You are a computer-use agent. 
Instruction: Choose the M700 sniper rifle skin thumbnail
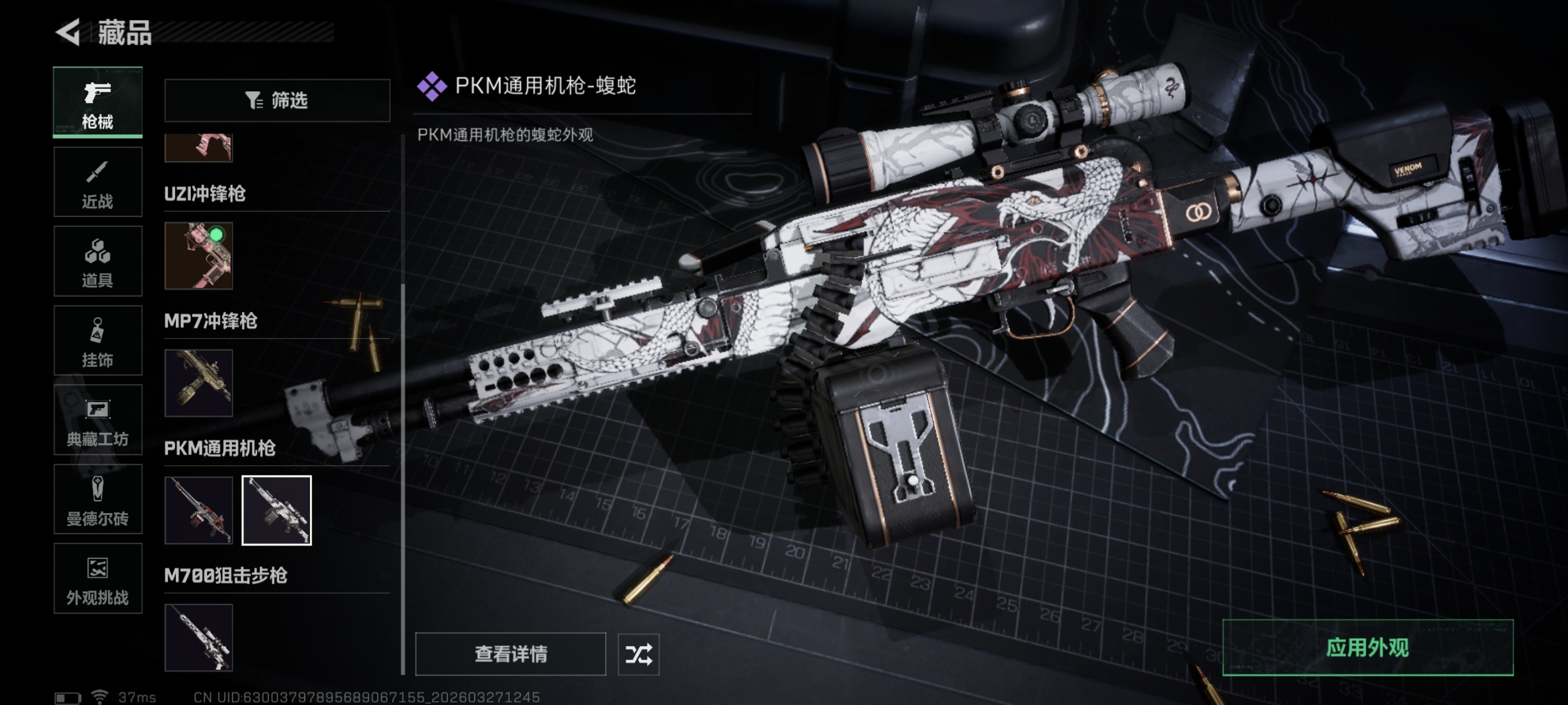198,637
